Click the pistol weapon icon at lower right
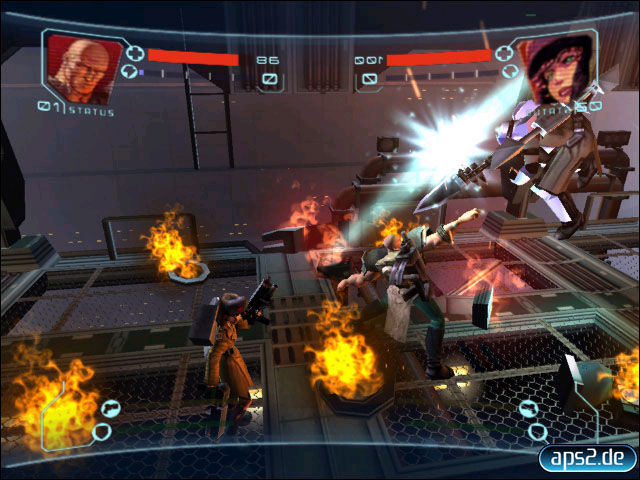The width and height of the screenshot is (640, 480). pyautogui.click(x=529, y=408)
